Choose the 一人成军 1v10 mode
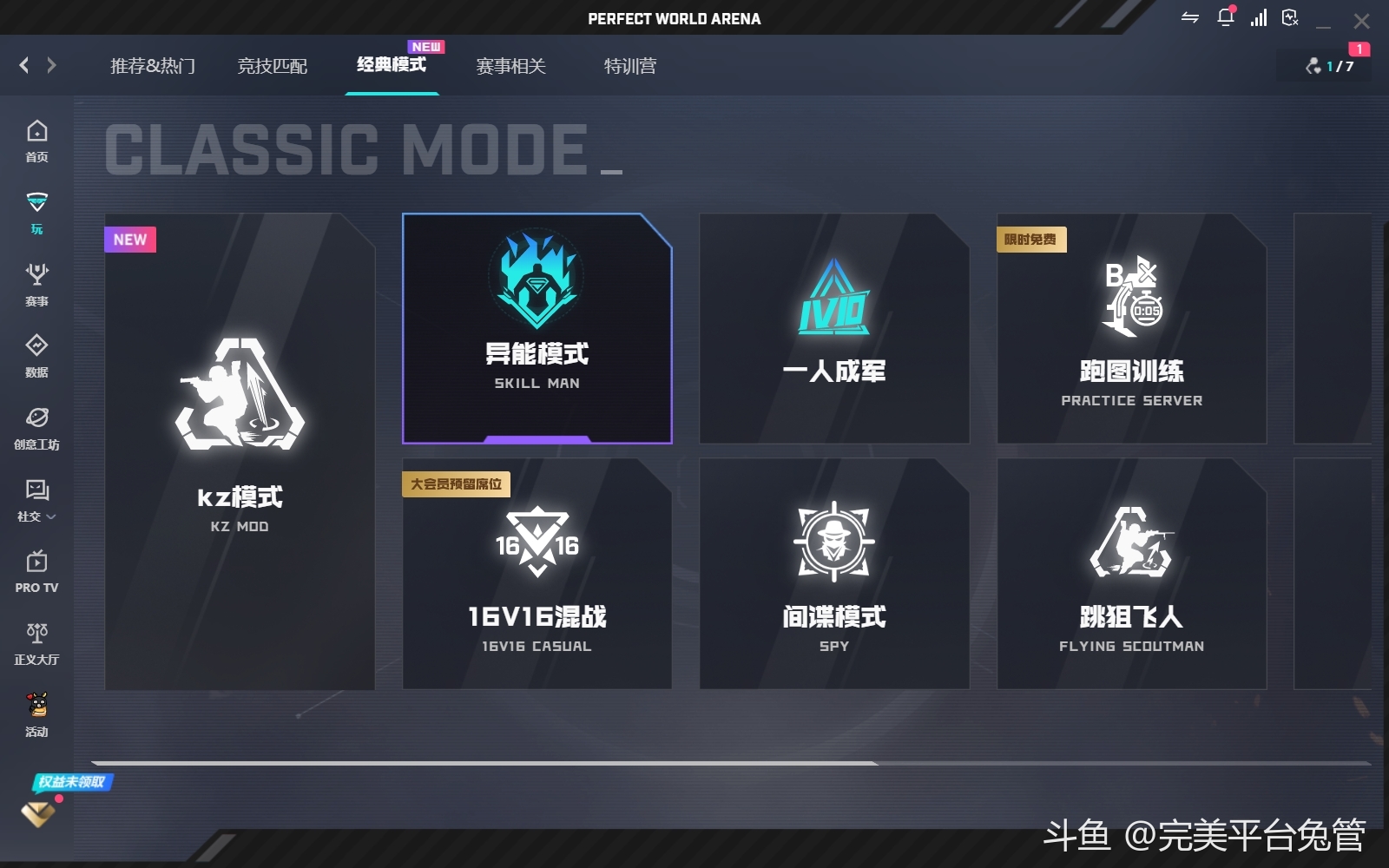 833,329
